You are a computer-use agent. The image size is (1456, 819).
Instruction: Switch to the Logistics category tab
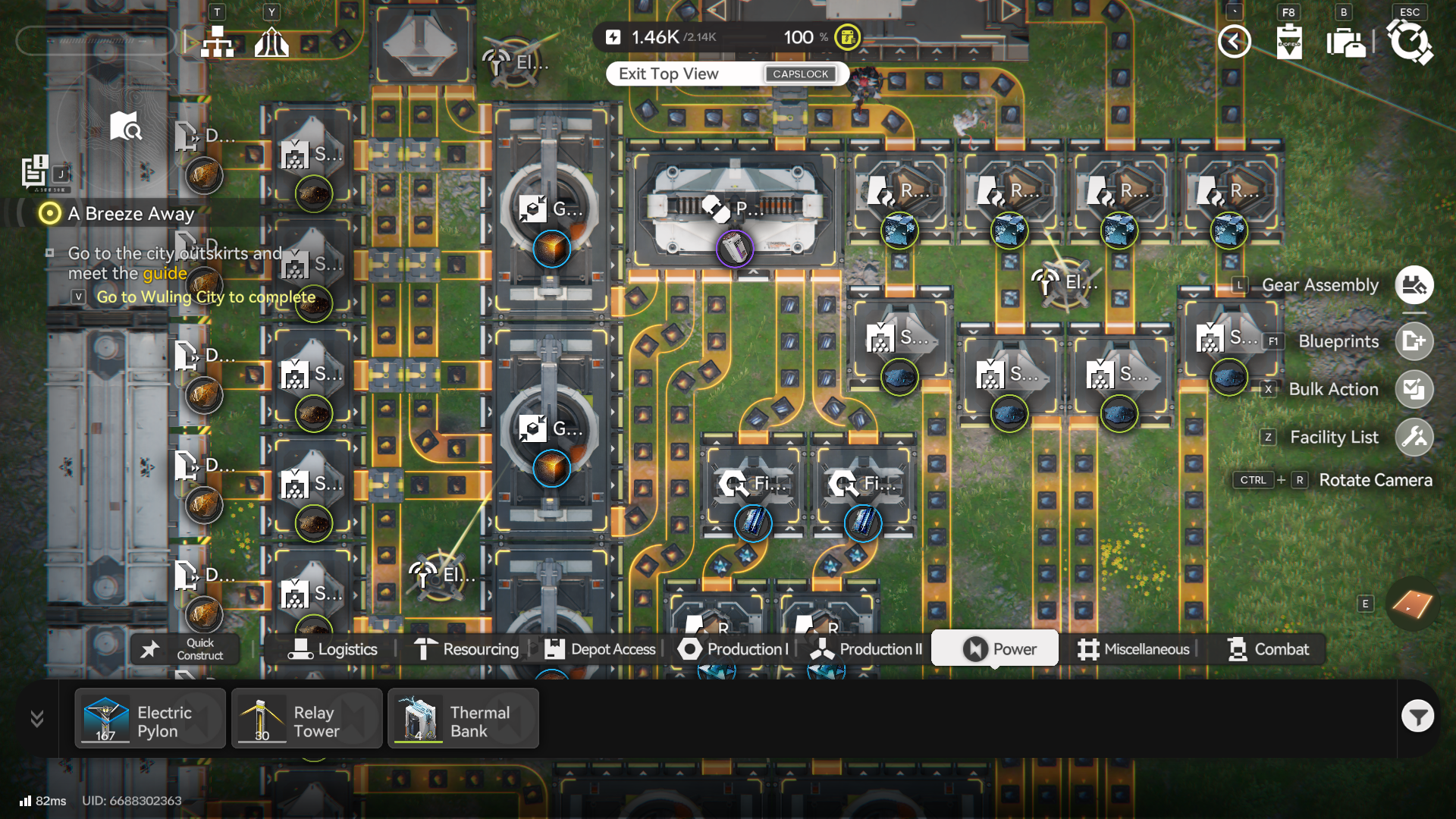(x=333, y=649)
